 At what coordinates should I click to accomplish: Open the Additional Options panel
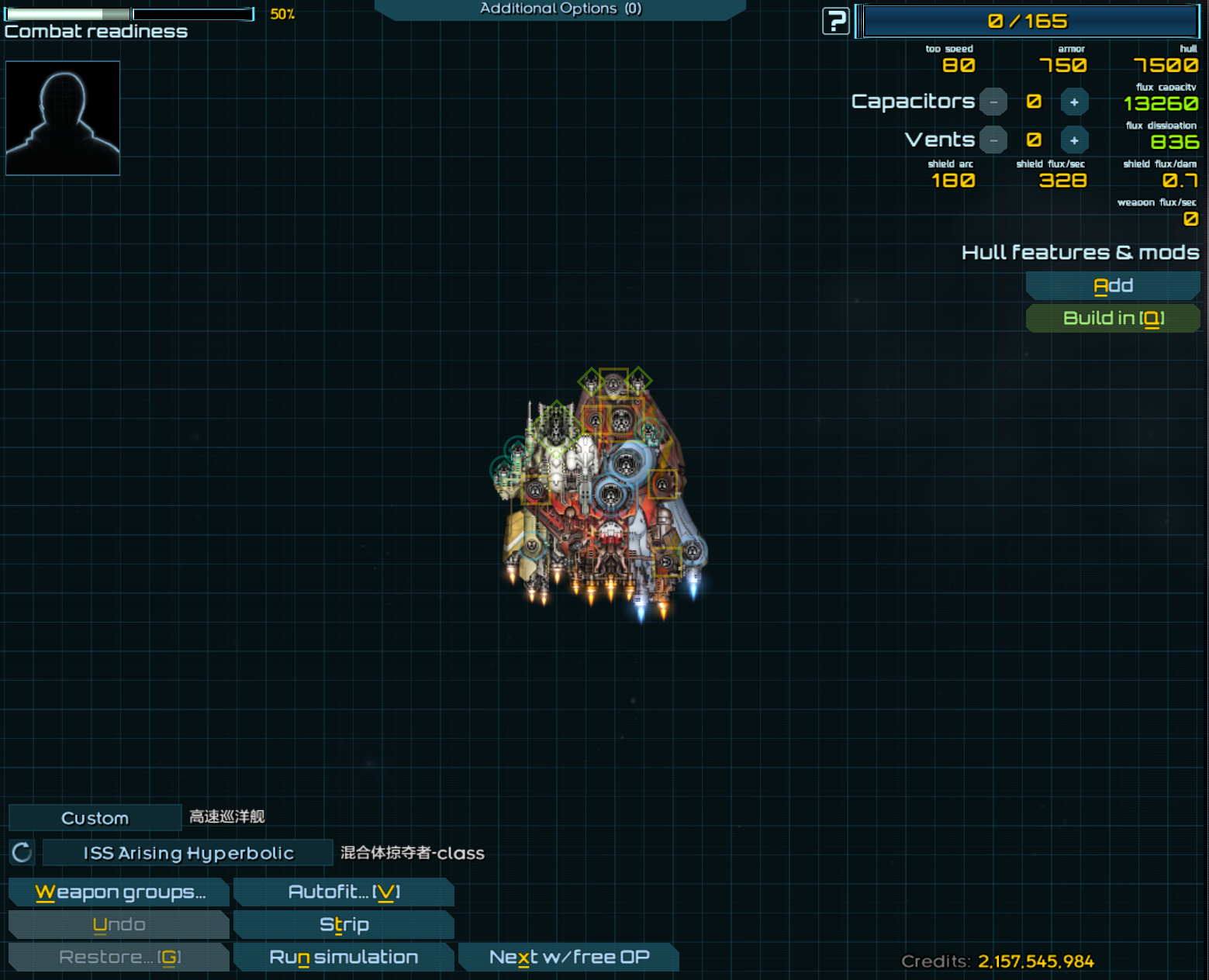coord(560,9)
